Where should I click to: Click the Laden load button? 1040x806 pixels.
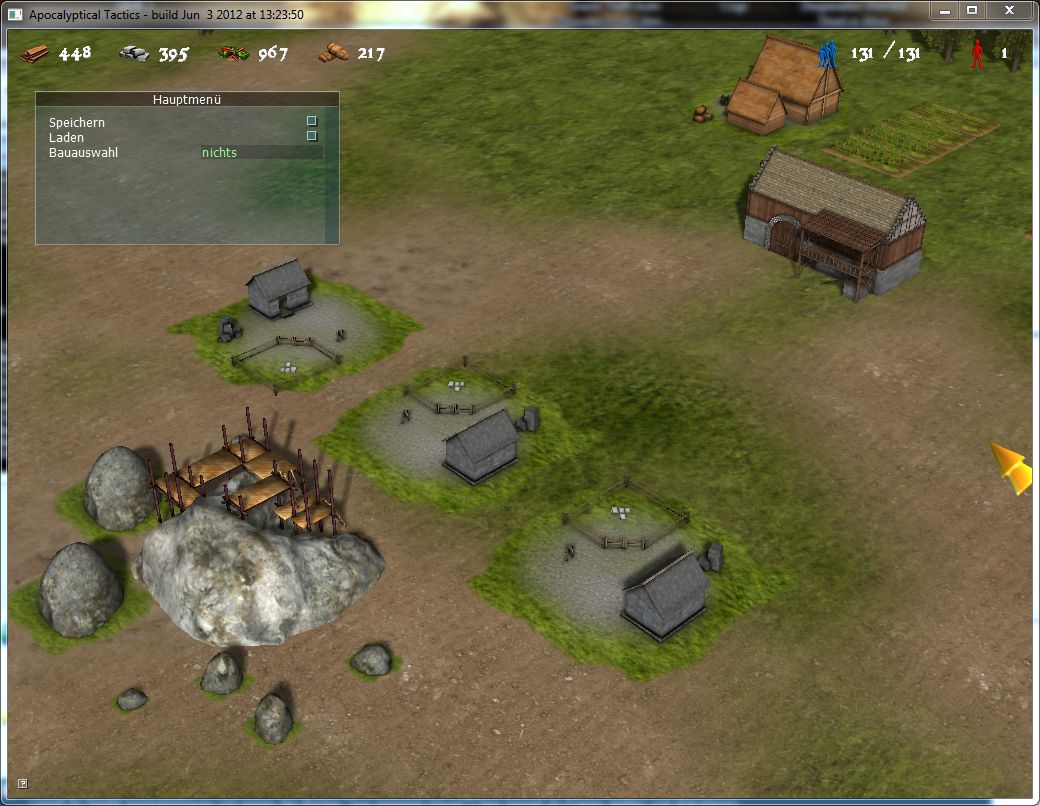click(x=311, y=136)
